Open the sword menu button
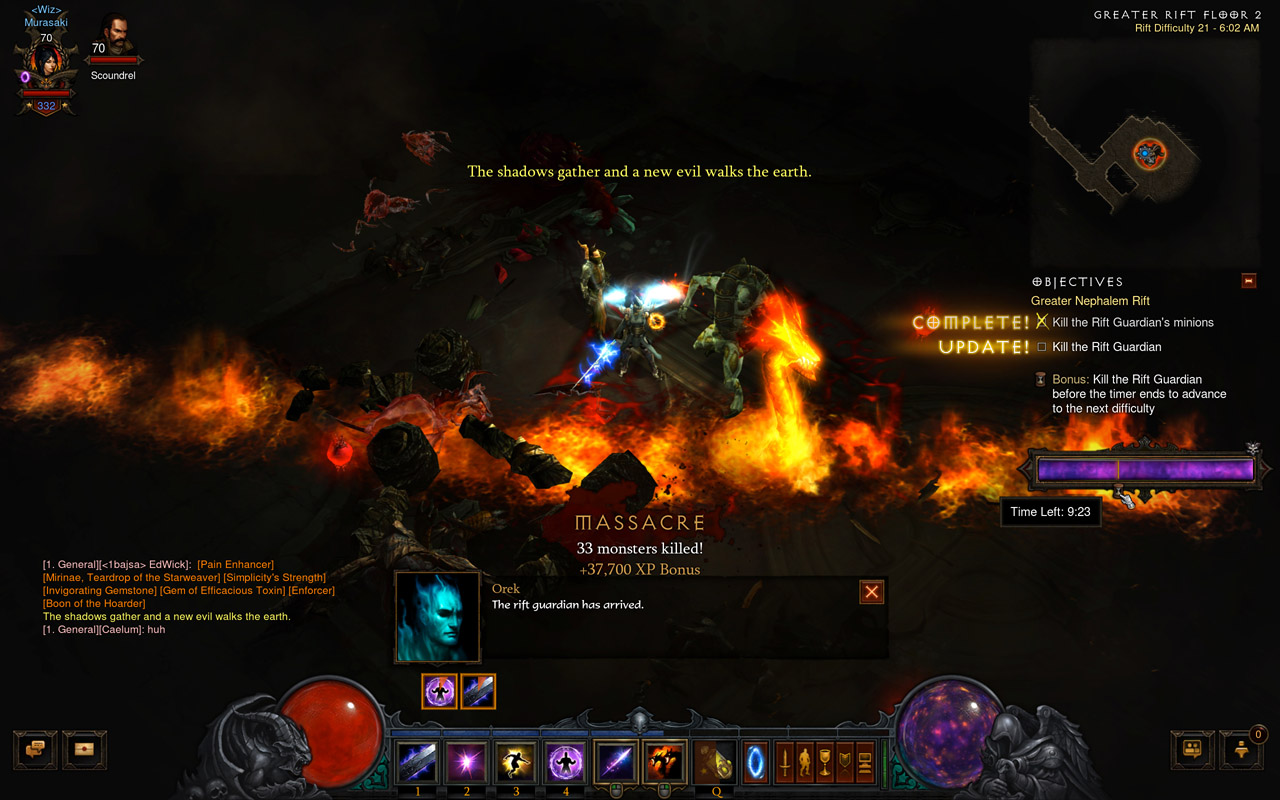This screenshot has height=800, width=1280. point(785,763)
